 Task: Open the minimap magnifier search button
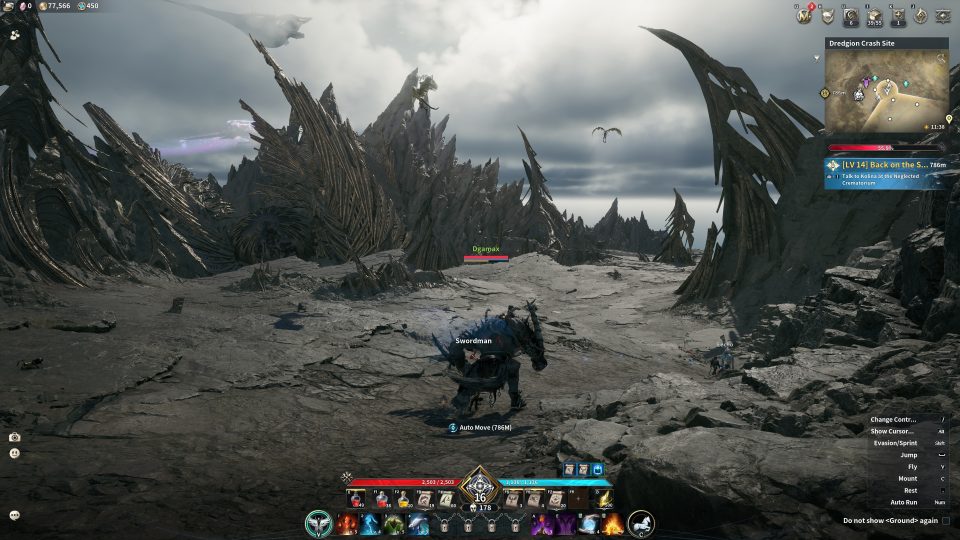point(939,59)
